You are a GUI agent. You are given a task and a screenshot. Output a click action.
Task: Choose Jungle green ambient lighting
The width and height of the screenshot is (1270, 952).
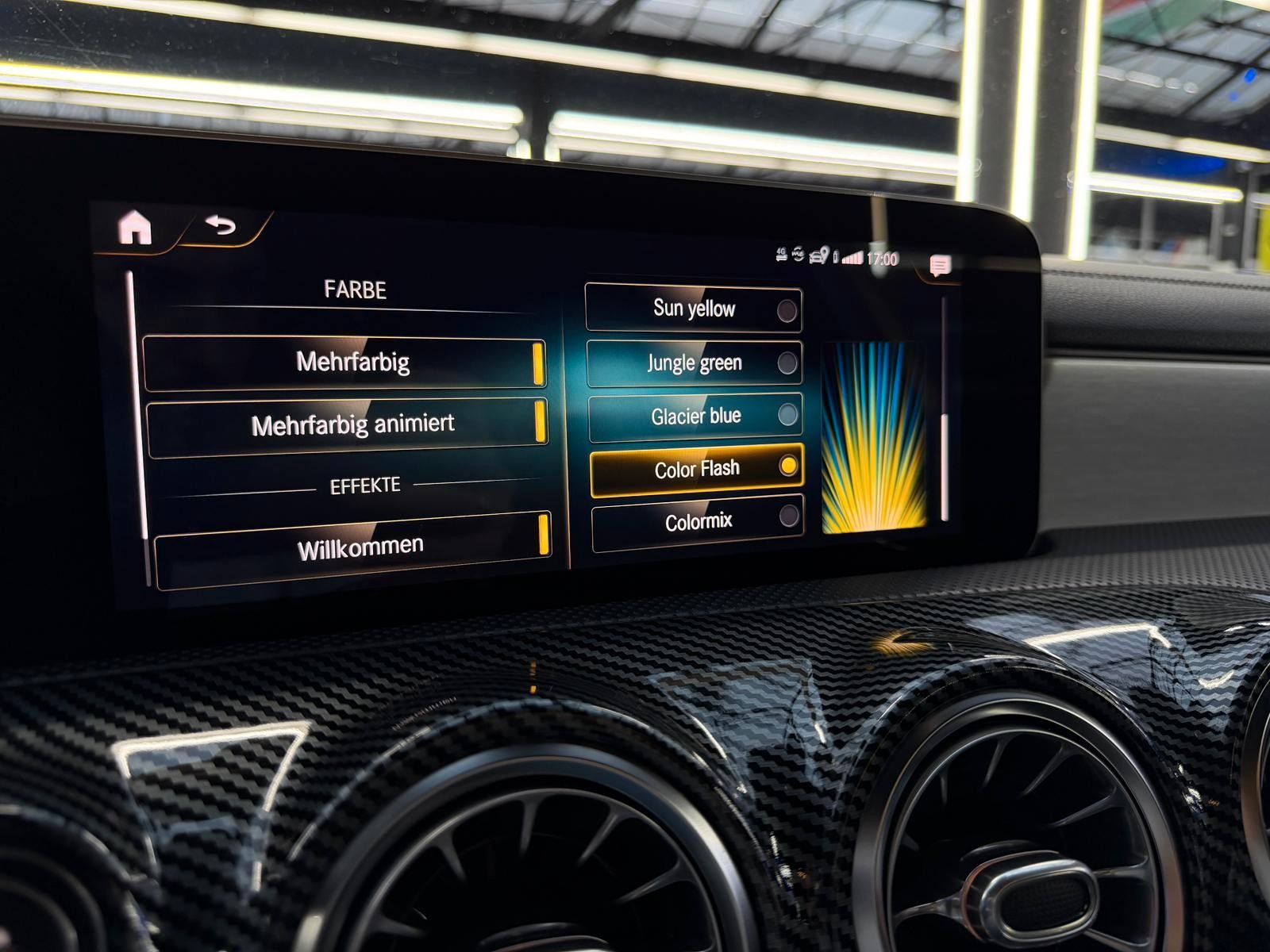(x=695, y=363)
